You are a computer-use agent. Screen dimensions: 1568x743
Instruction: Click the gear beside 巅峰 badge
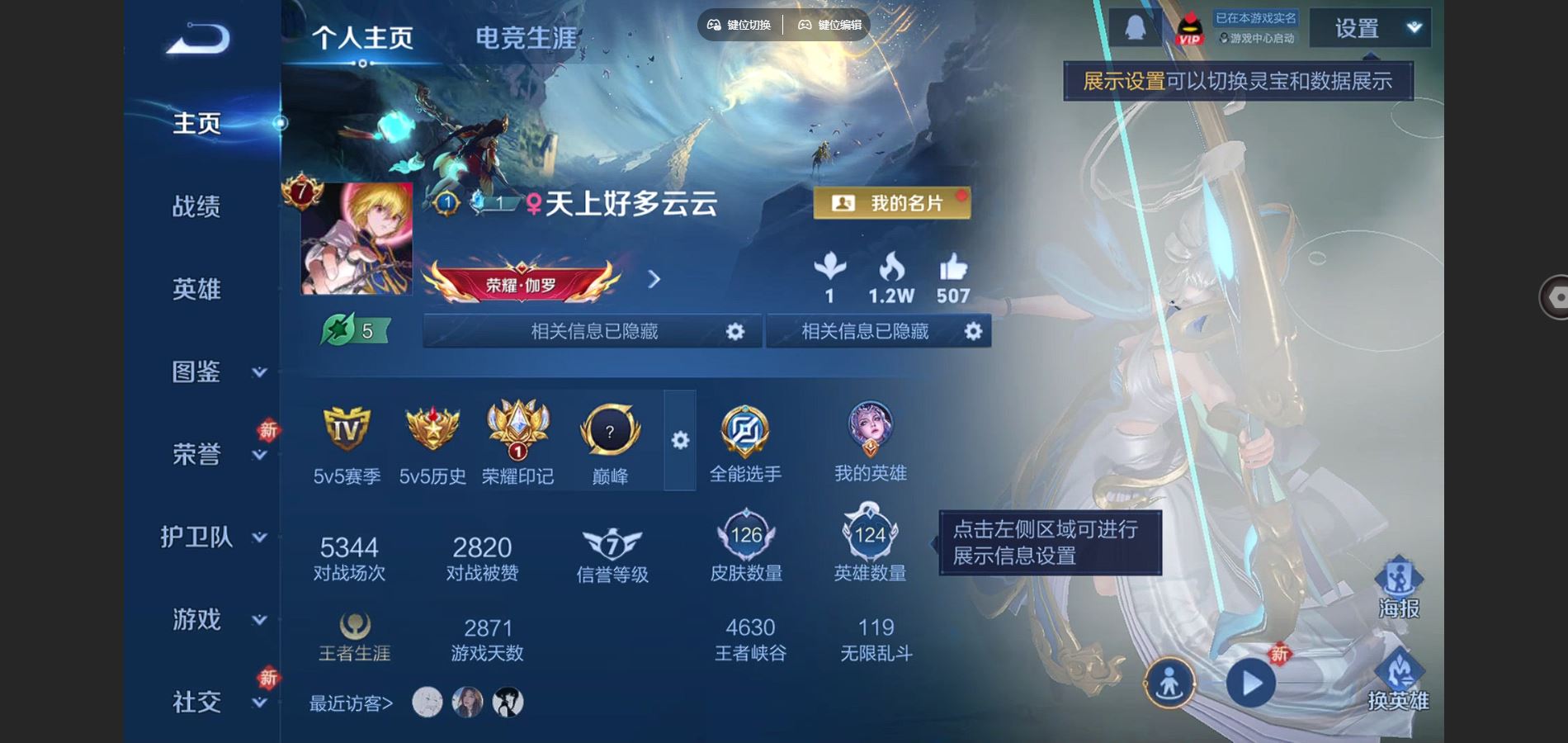tap(678, 442)
